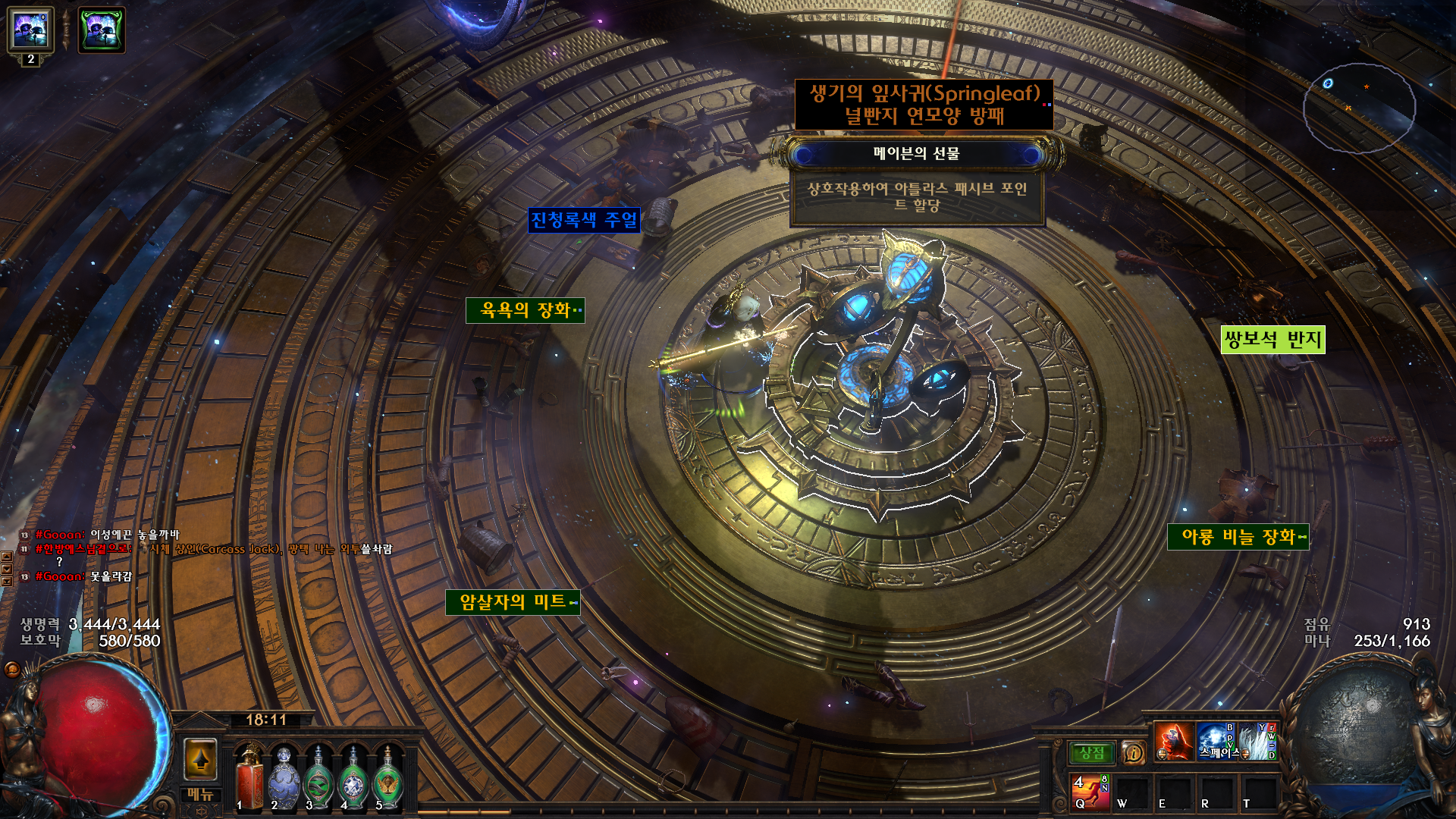
Task: Select the green-framed buff icon
Action: coord(102,31)
